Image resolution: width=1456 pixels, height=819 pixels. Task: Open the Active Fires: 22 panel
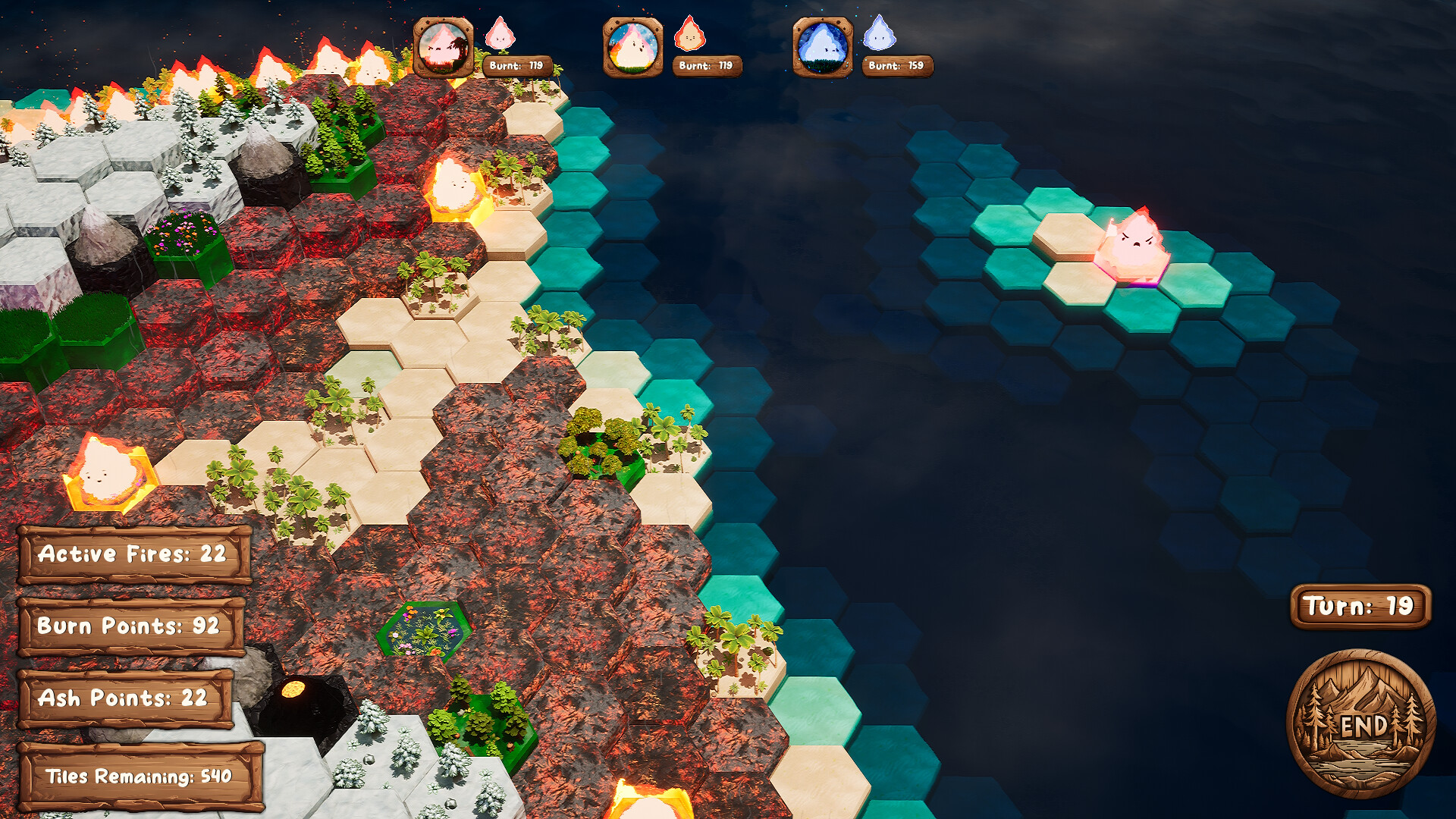135,556
